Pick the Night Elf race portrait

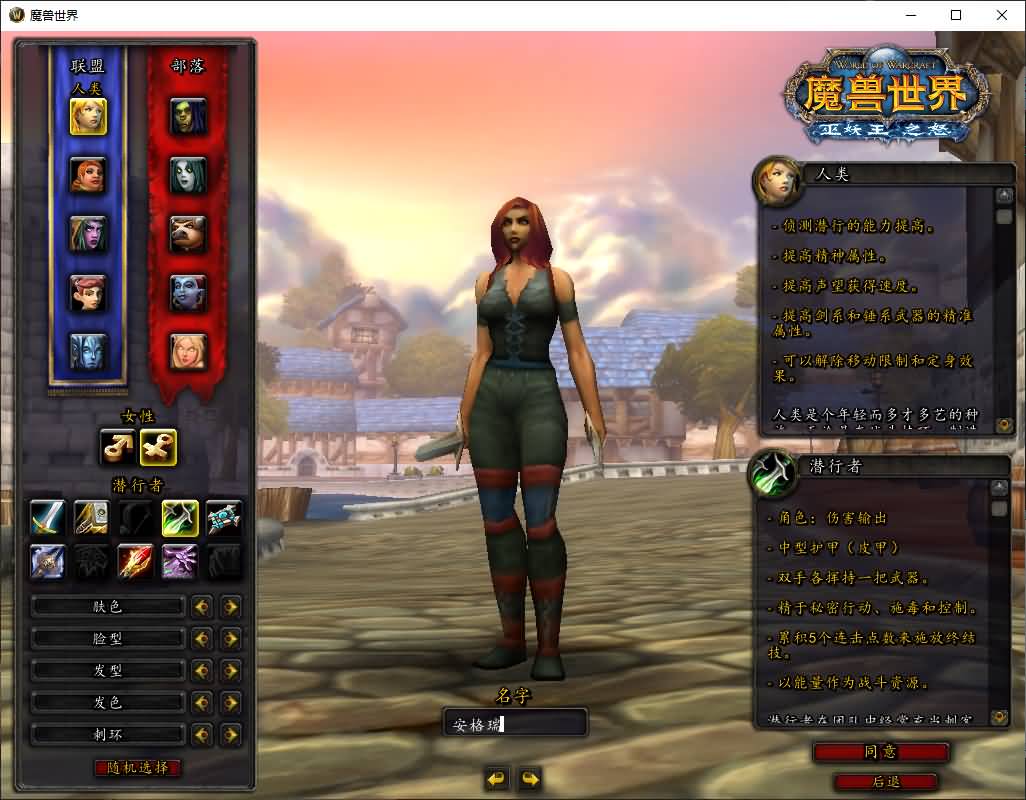point(88,233)
